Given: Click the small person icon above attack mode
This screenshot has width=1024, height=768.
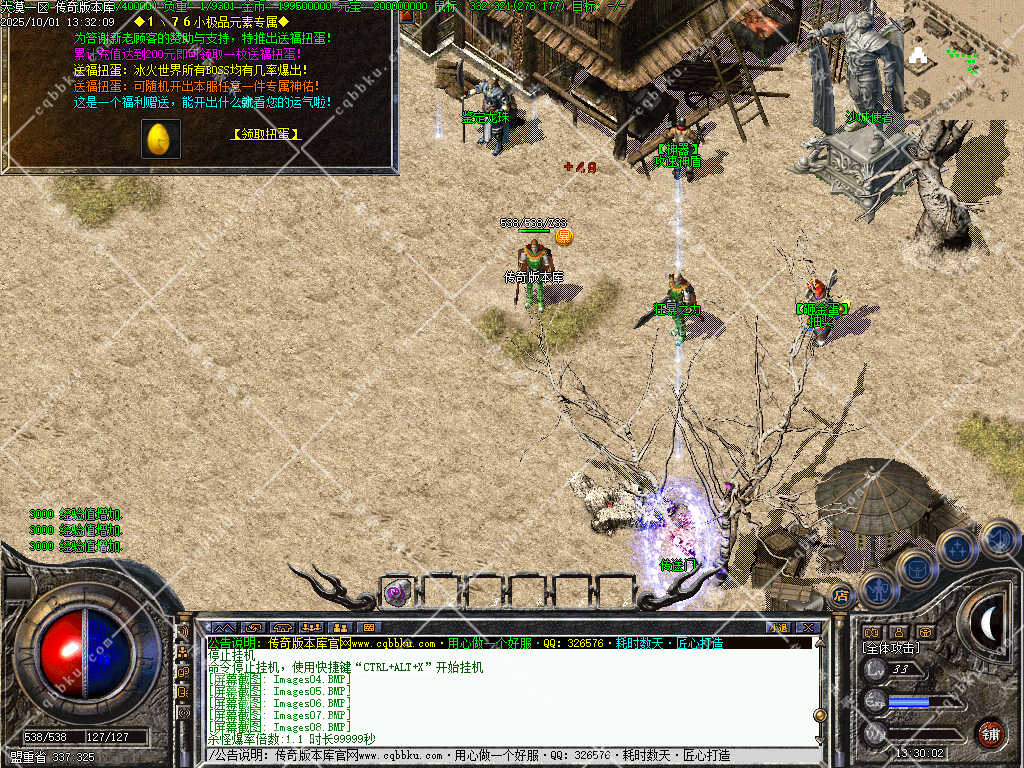Looking at the screenshot, I should tap(898, 632).
